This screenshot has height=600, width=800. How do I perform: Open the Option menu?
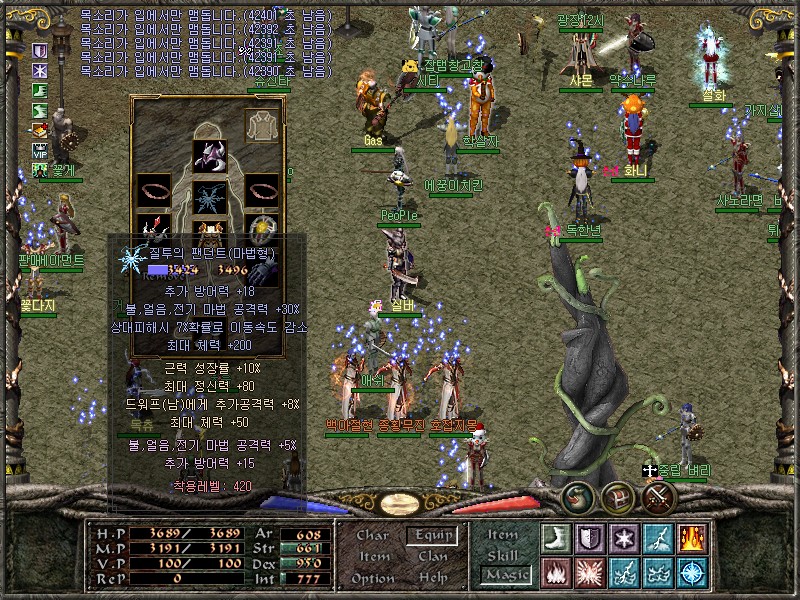373,578
